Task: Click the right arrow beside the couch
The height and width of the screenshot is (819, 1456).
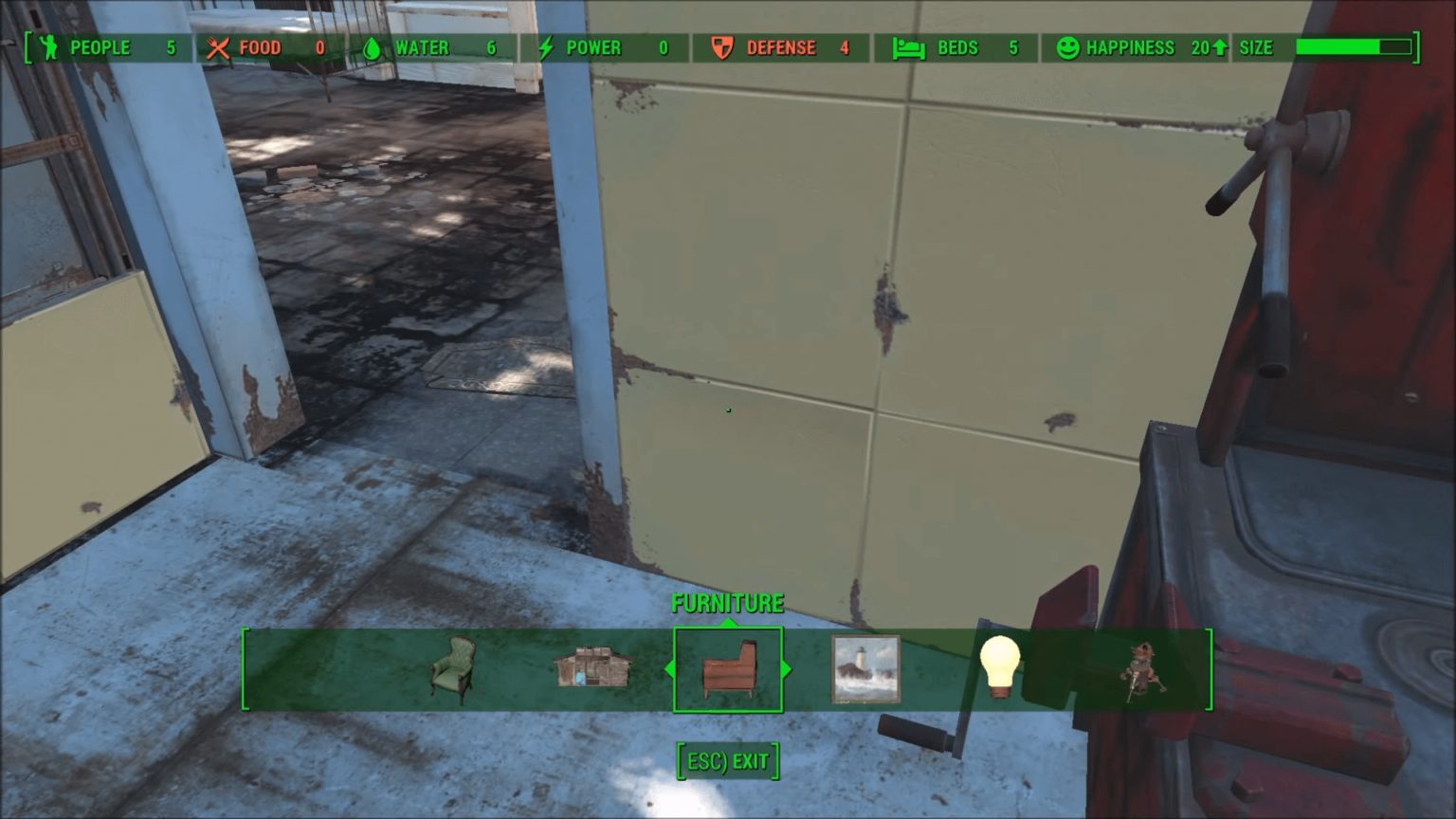Action: click(786, 669)
